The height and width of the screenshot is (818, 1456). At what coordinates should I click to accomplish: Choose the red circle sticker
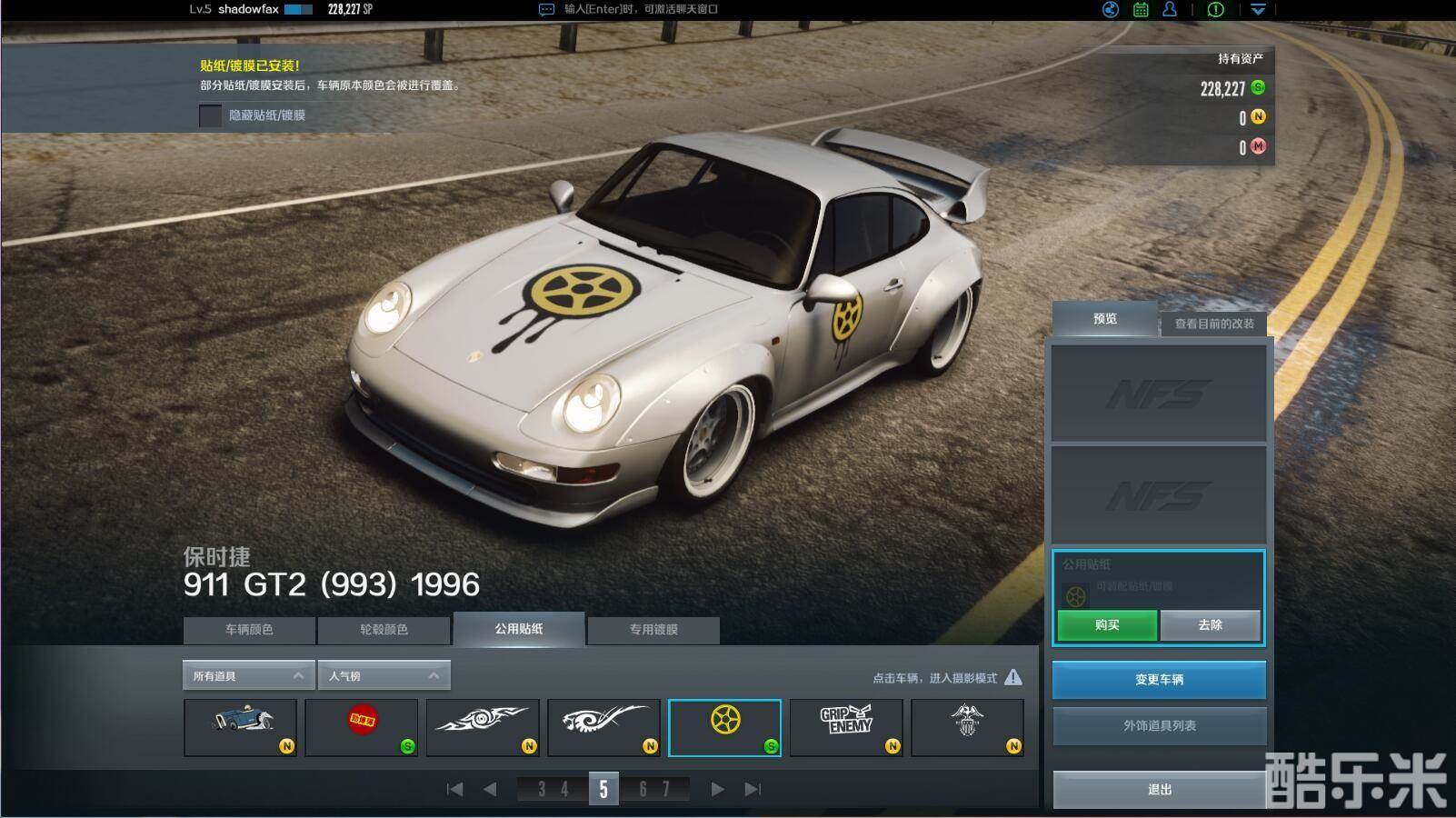362,727
